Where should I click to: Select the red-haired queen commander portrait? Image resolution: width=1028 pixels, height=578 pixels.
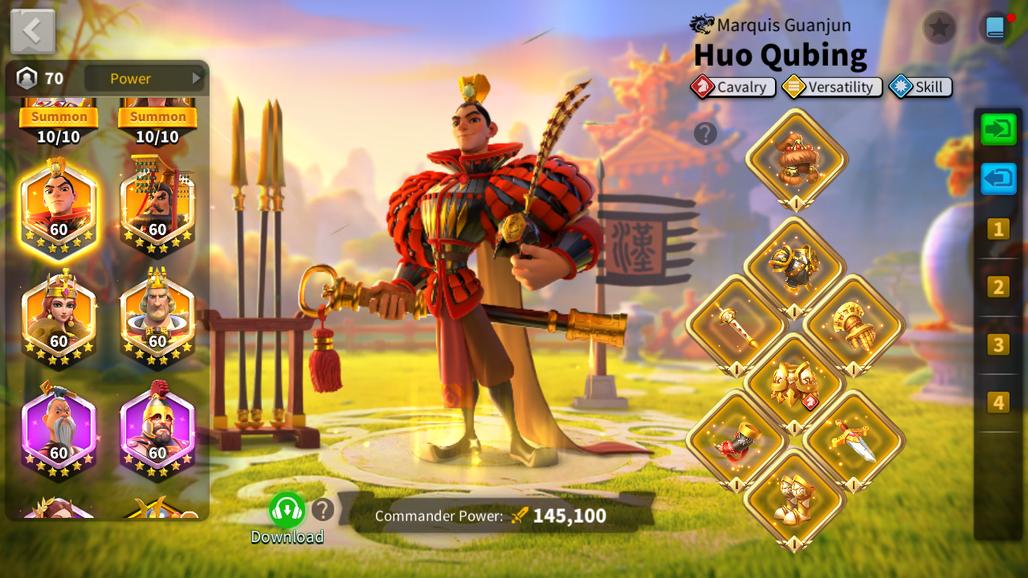pos(59,318)
